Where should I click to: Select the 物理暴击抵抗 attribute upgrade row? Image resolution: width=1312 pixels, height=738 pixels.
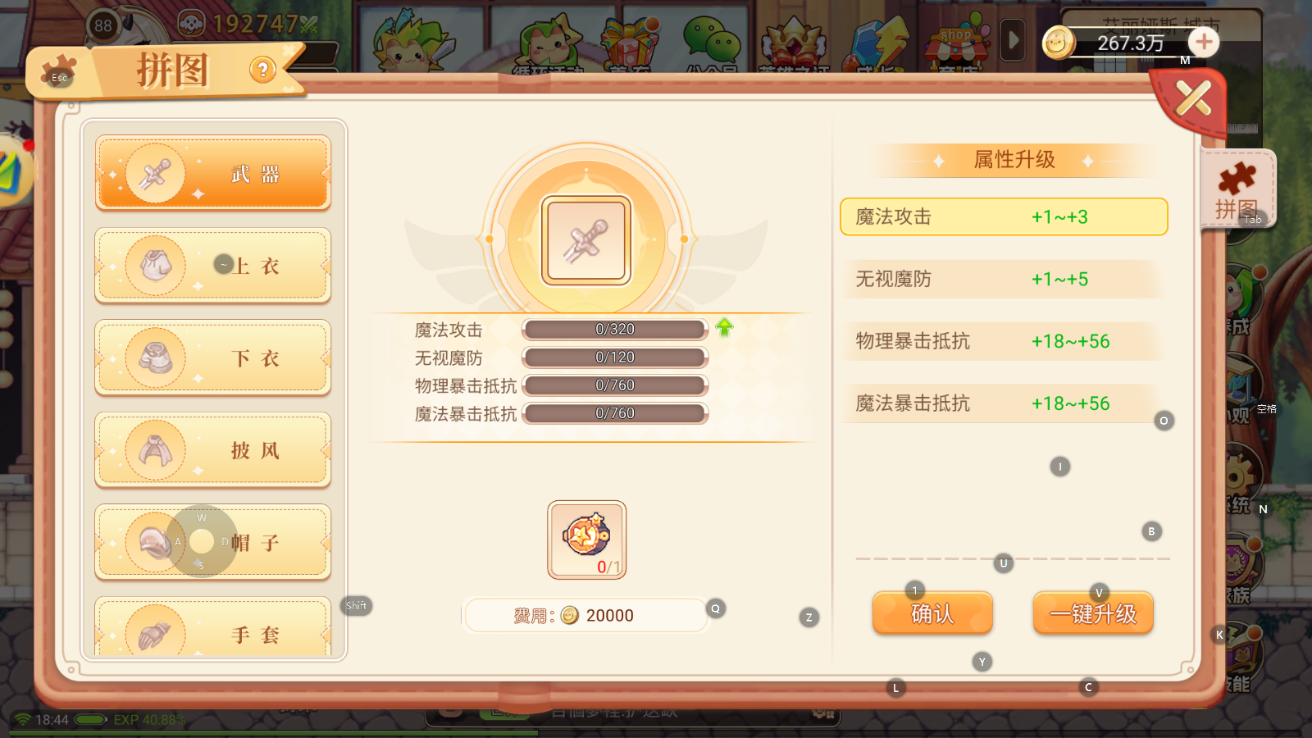1004,341
